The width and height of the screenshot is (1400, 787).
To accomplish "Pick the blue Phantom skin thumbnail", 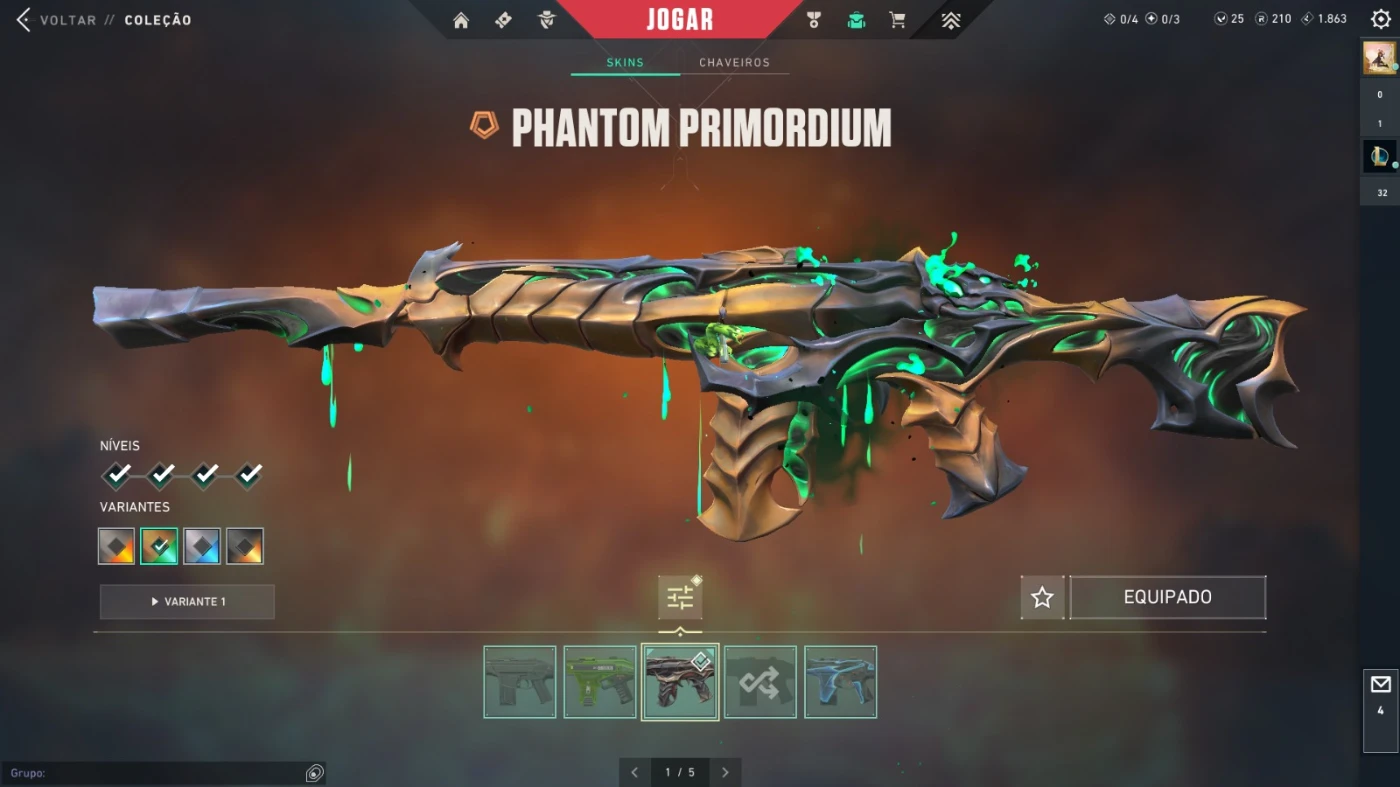I will 840,682.
